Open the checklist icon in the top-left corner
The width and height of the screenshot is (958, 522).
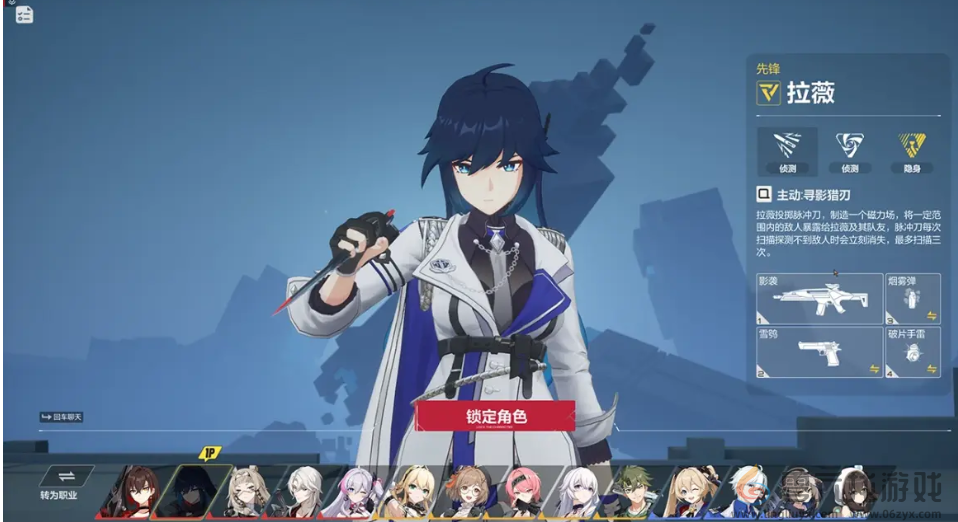24,14
